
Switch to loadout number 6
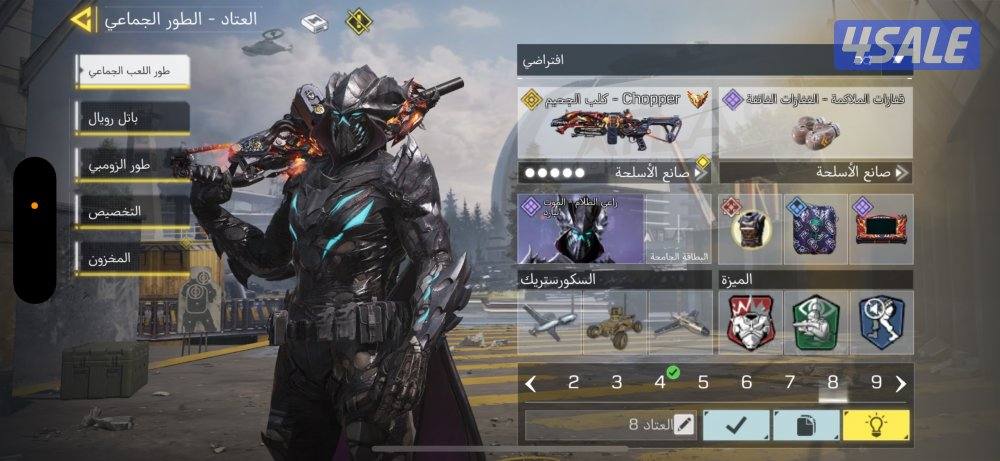pos(746,382)
